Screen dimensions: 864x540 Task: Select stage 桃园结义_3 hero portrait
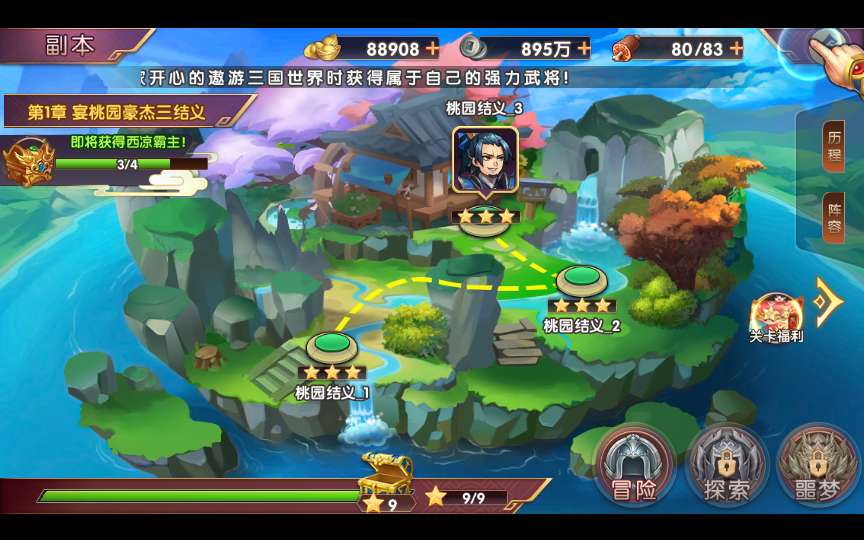click(x=485, y=160)
